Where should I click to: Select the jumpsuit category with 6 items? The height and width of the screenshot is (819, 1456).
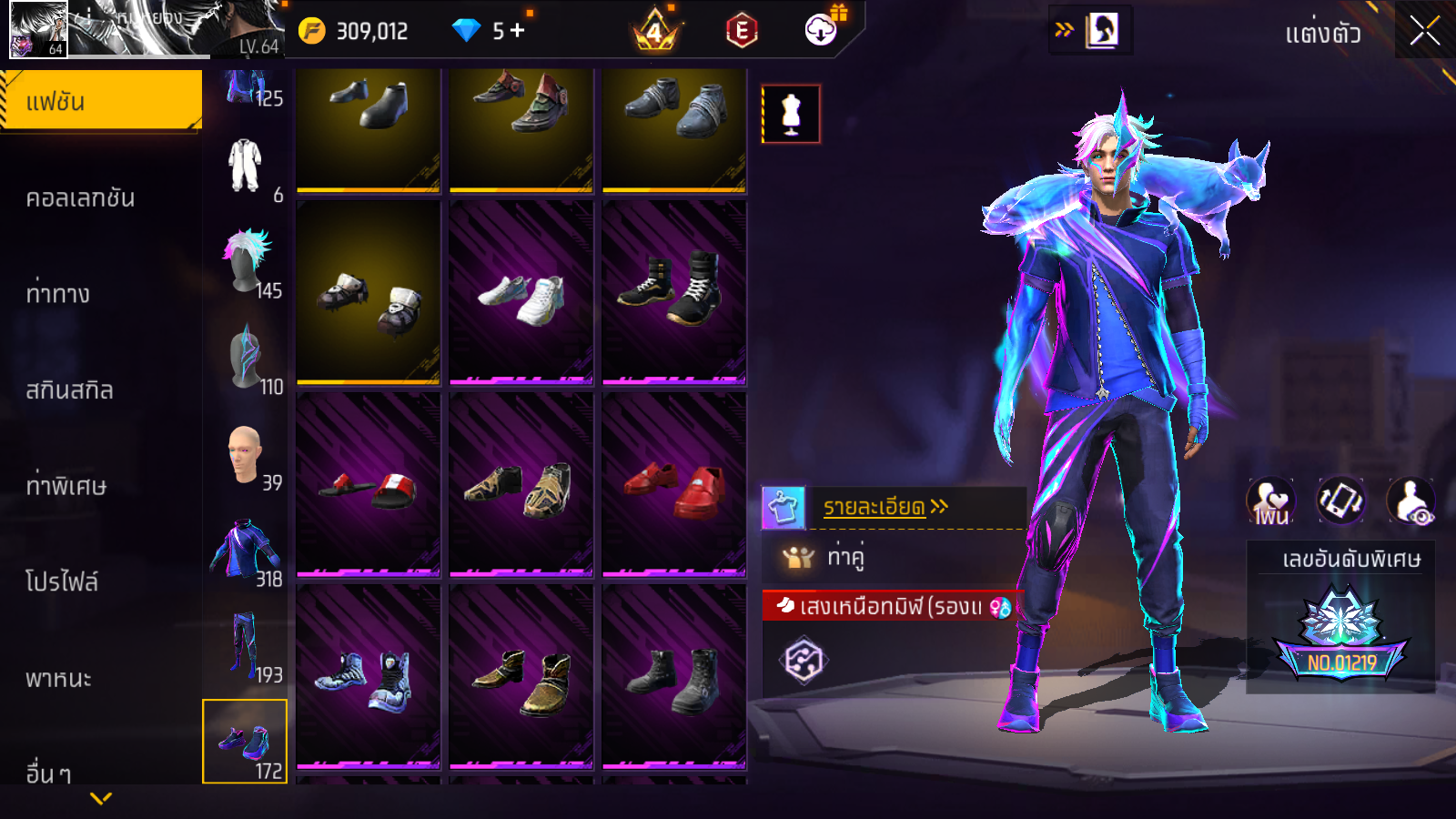(x=246, y=167)
